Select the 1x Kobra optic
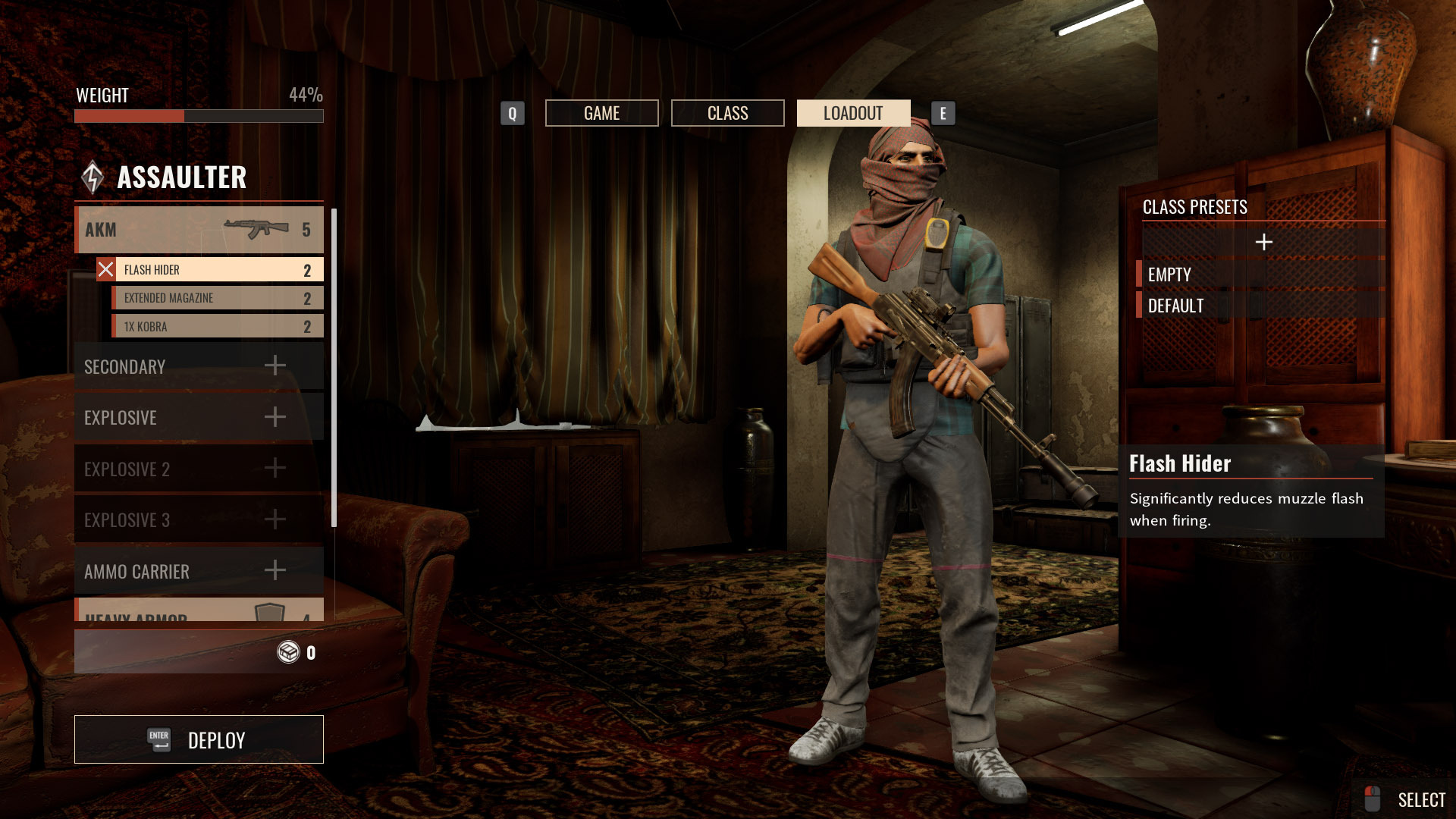The image size is (1456, 819). pyautogui.click(x=217, y=327)
